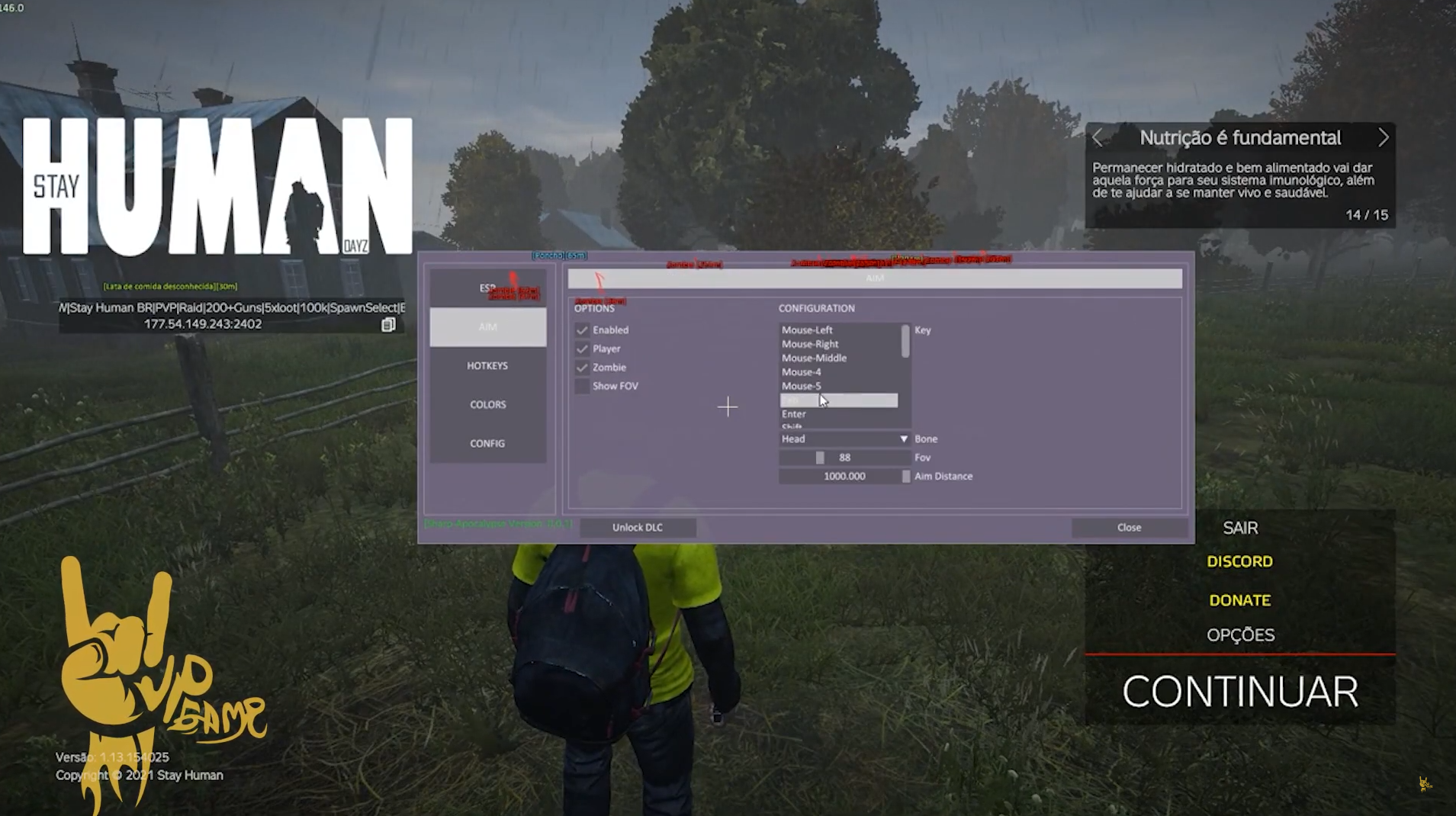This screenshot has width=1456, height=816.
Task: Choose SAIR to exit
Action: pos(1240,528)
